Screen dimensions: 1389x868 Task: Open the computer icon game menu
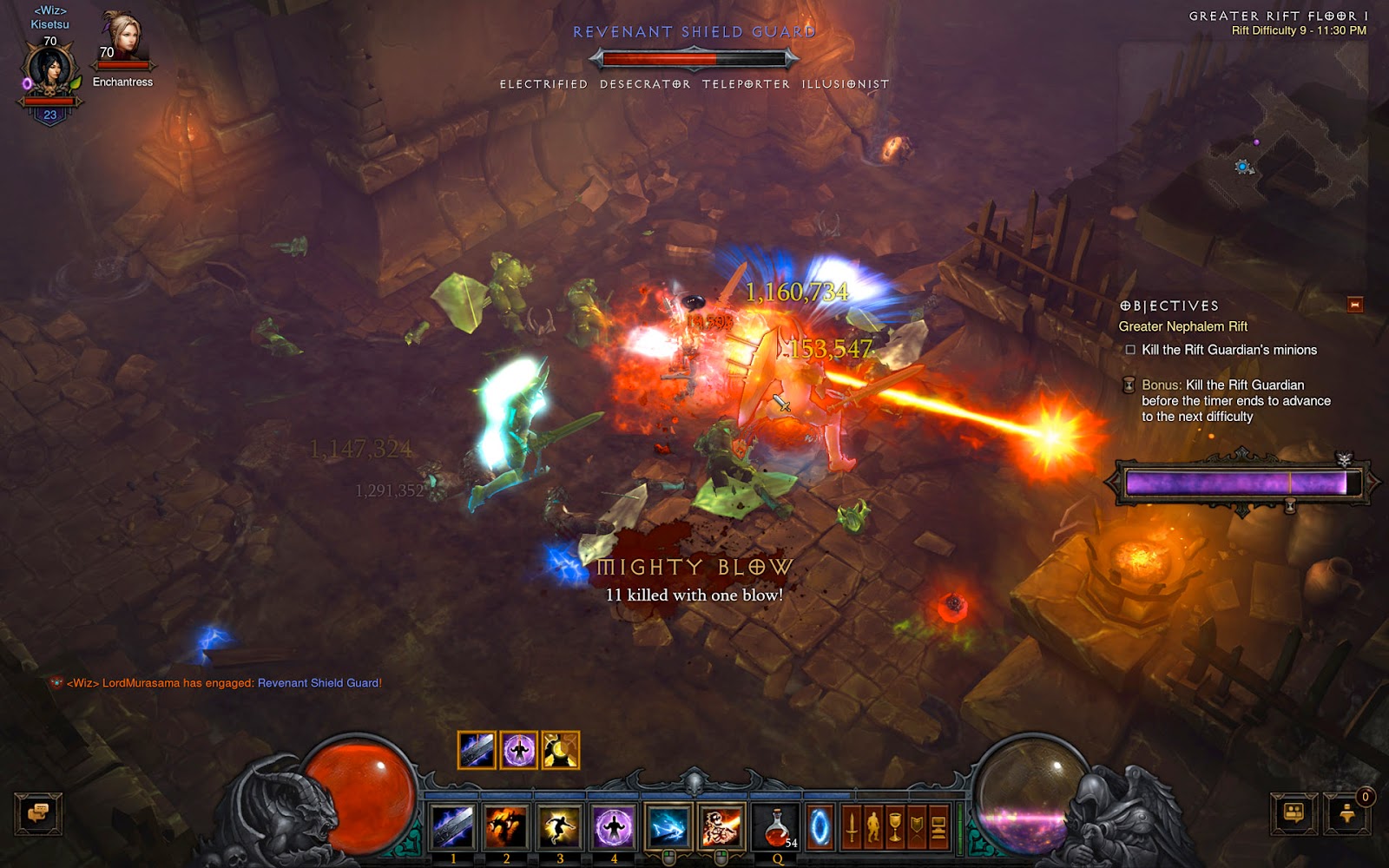coord(938,827)
